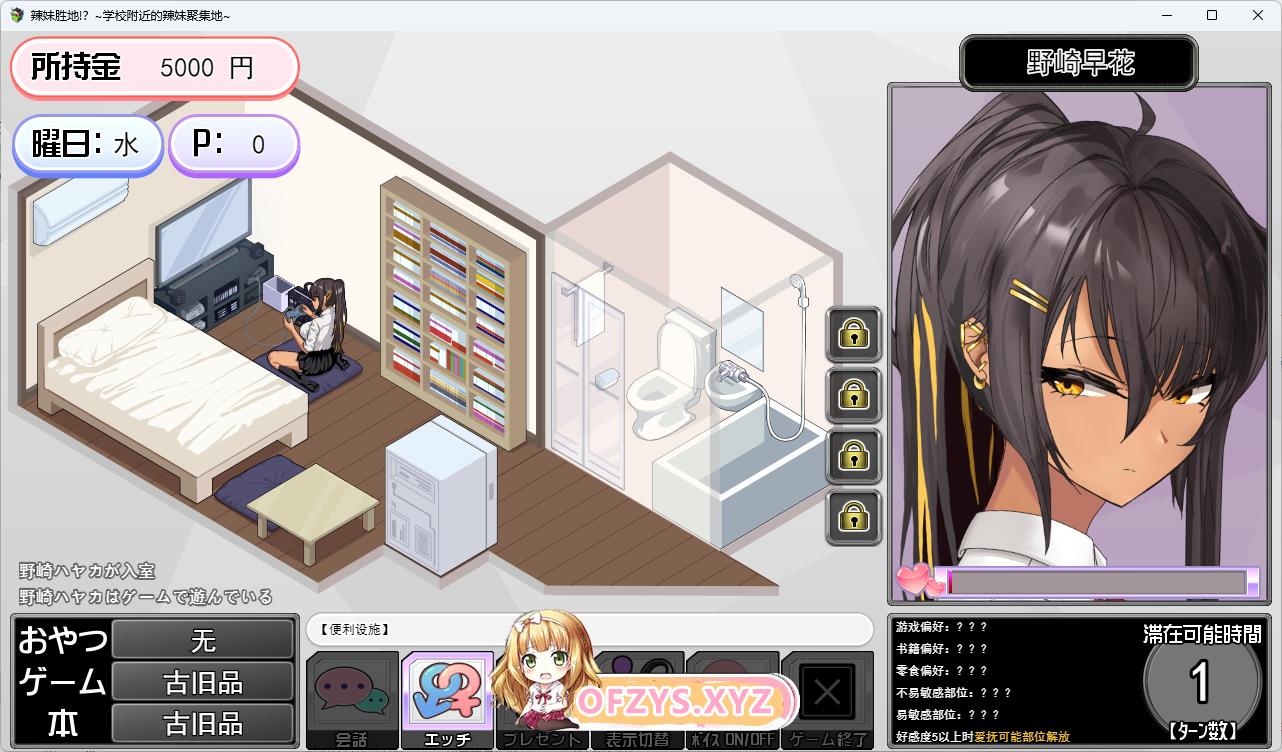This screenshot has width=1282, height=752.
Task: Select the ゲーム row's 古旧品 button
Action: click(203, 682)
